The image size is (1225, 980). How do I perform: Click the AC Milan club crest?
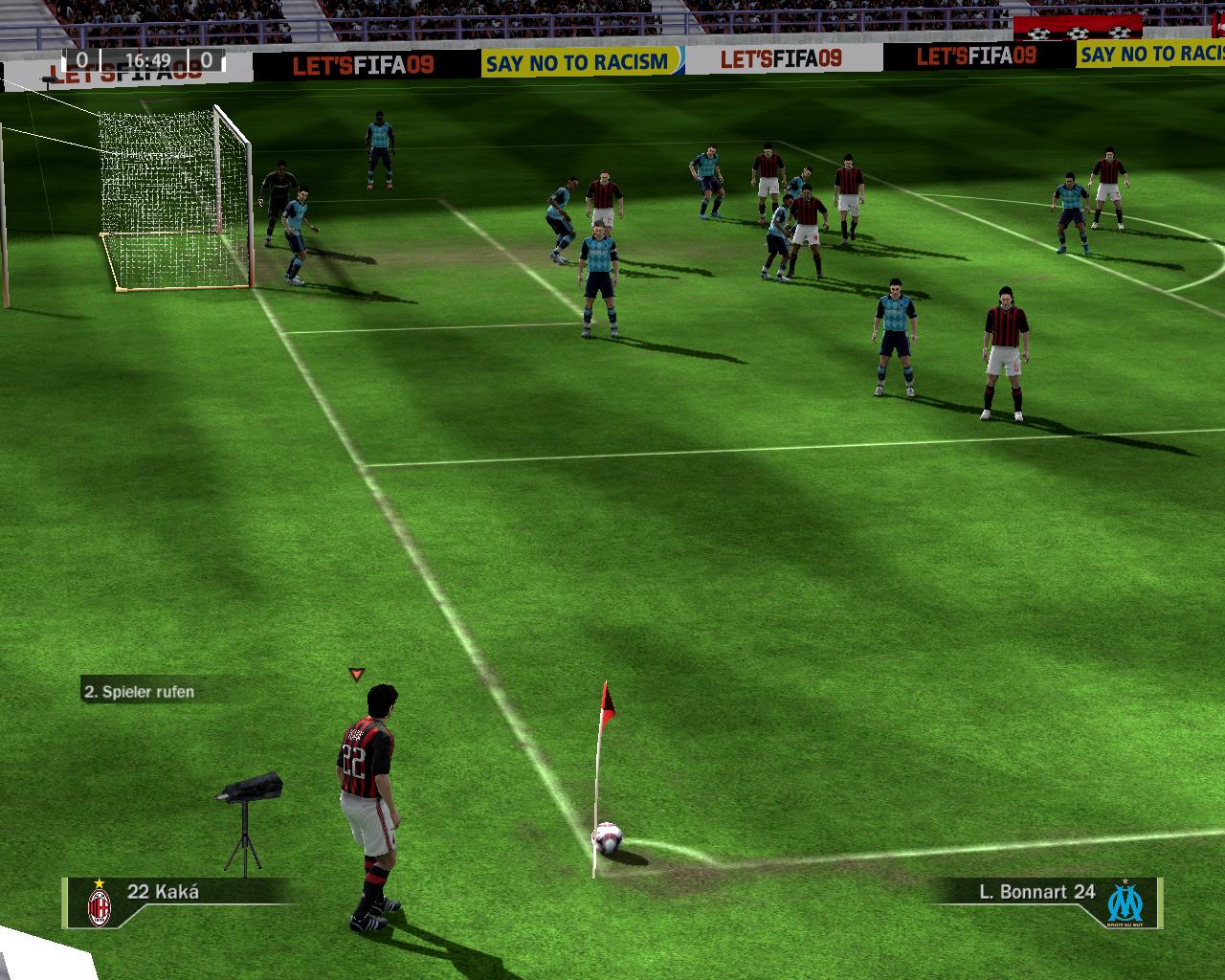click(x=99, y=903)
